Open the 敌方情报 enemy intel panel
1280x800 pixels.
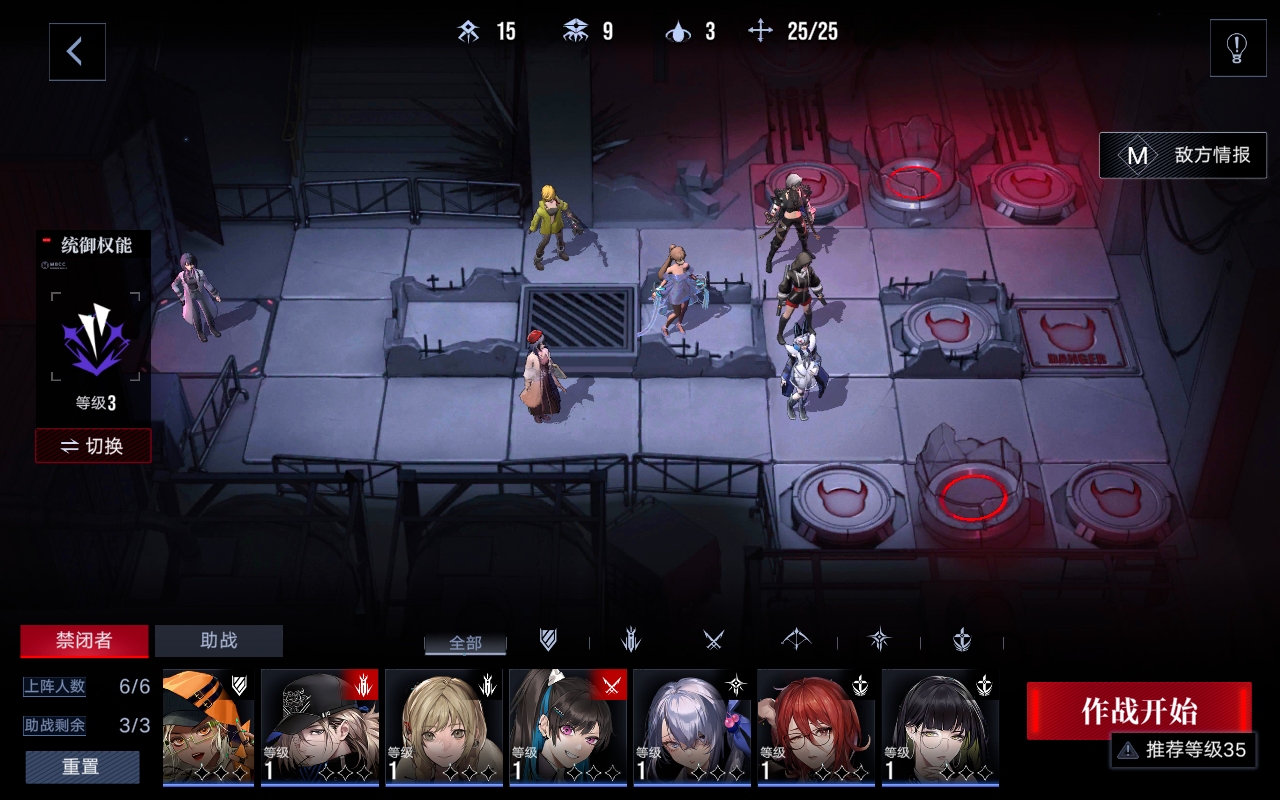point(1183,155)
